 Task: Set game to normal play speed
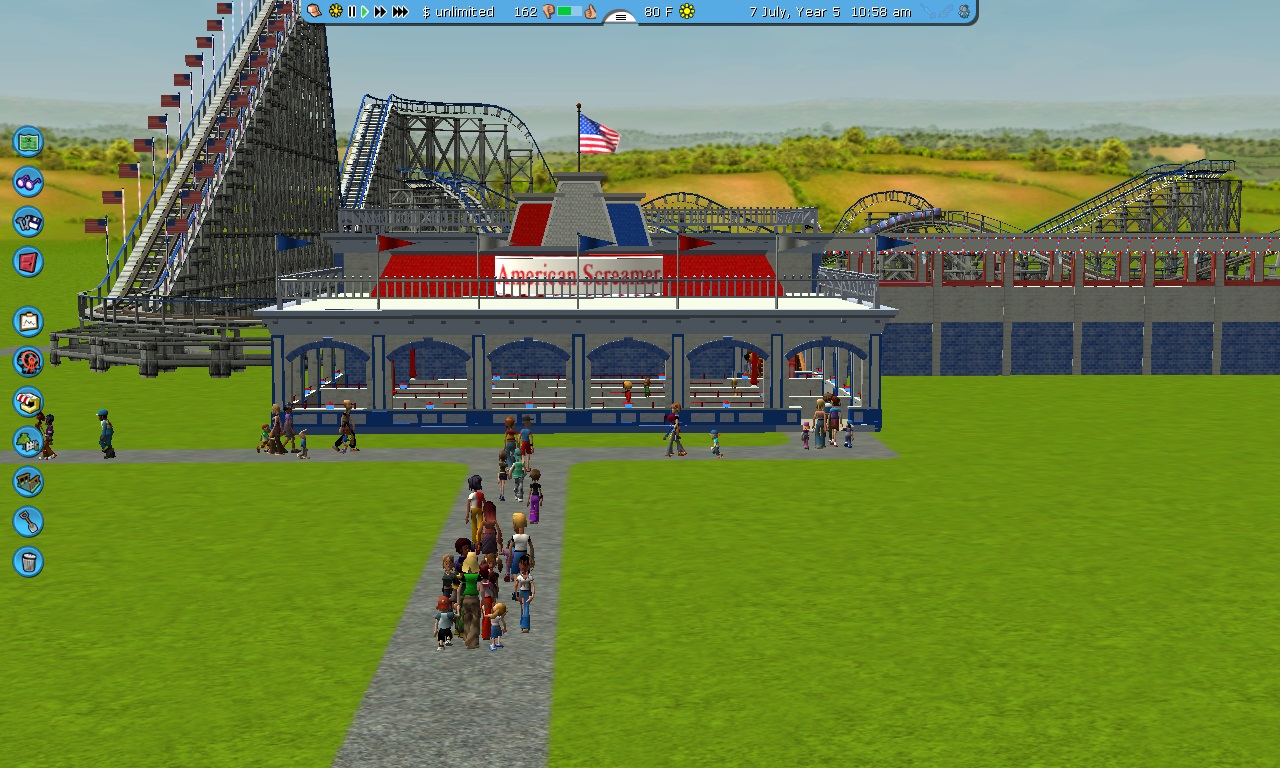pos(365,12)
